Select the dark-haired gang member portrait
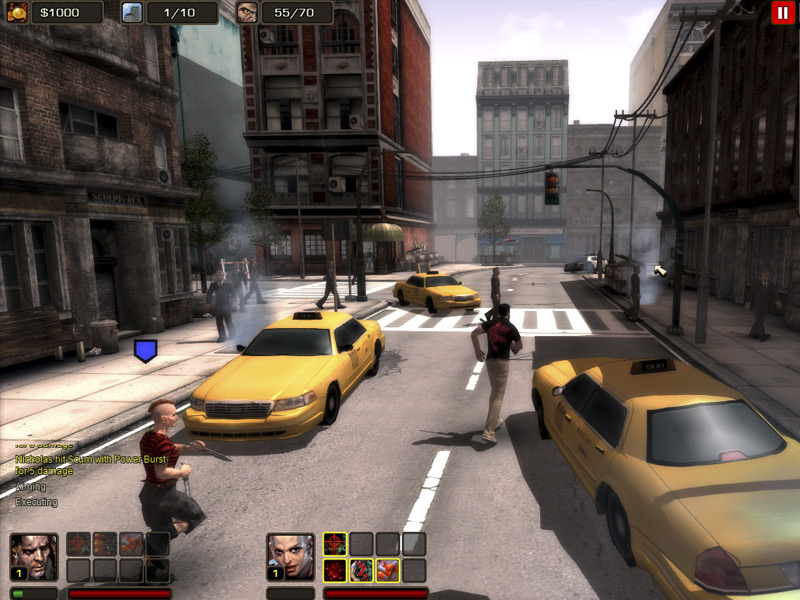Viewport: 800px width, 600px height. (x=33, y=556)
